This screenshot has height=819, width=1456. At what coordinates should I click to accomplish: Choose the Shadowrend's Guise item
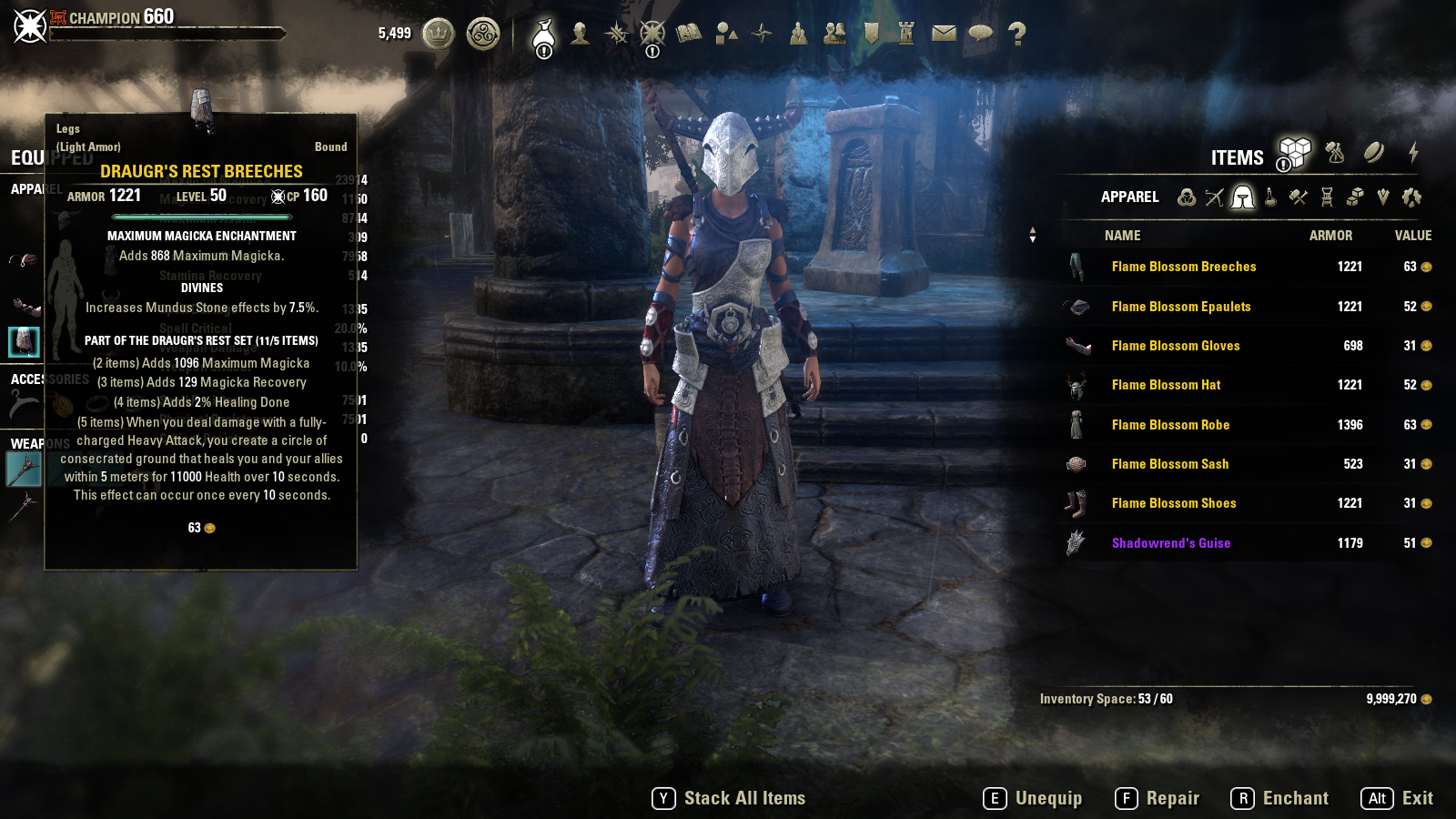point(1170,543)
